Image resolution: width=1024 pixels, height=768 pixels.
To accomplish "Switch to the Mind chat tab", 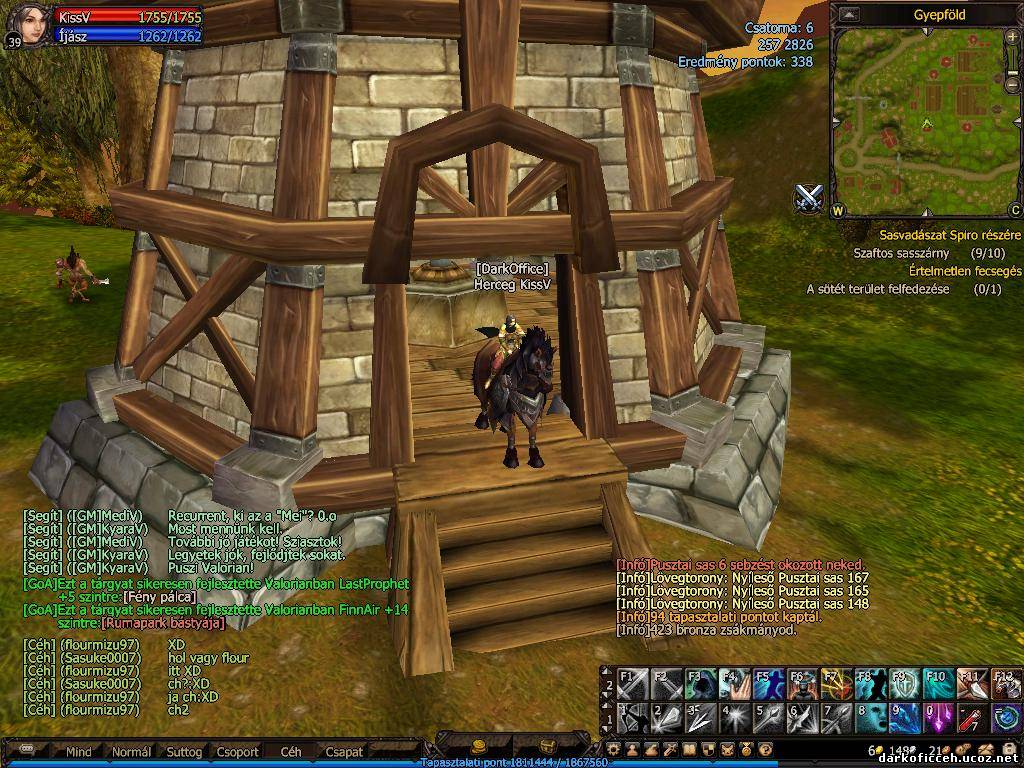I will click(x=79, y=751).
